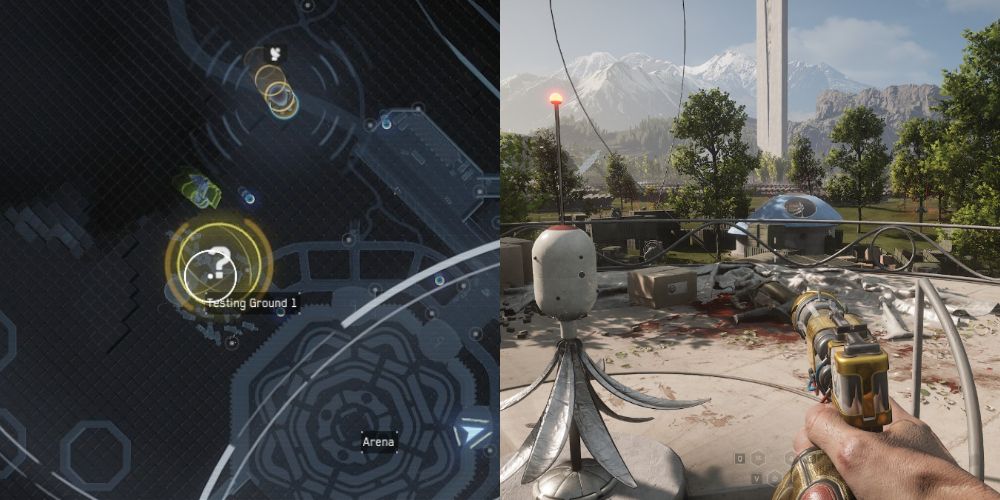This screenshot has height=500, width=1000.
Task: Click the green vehicle marker on the map
Action: tap(199, 188)
